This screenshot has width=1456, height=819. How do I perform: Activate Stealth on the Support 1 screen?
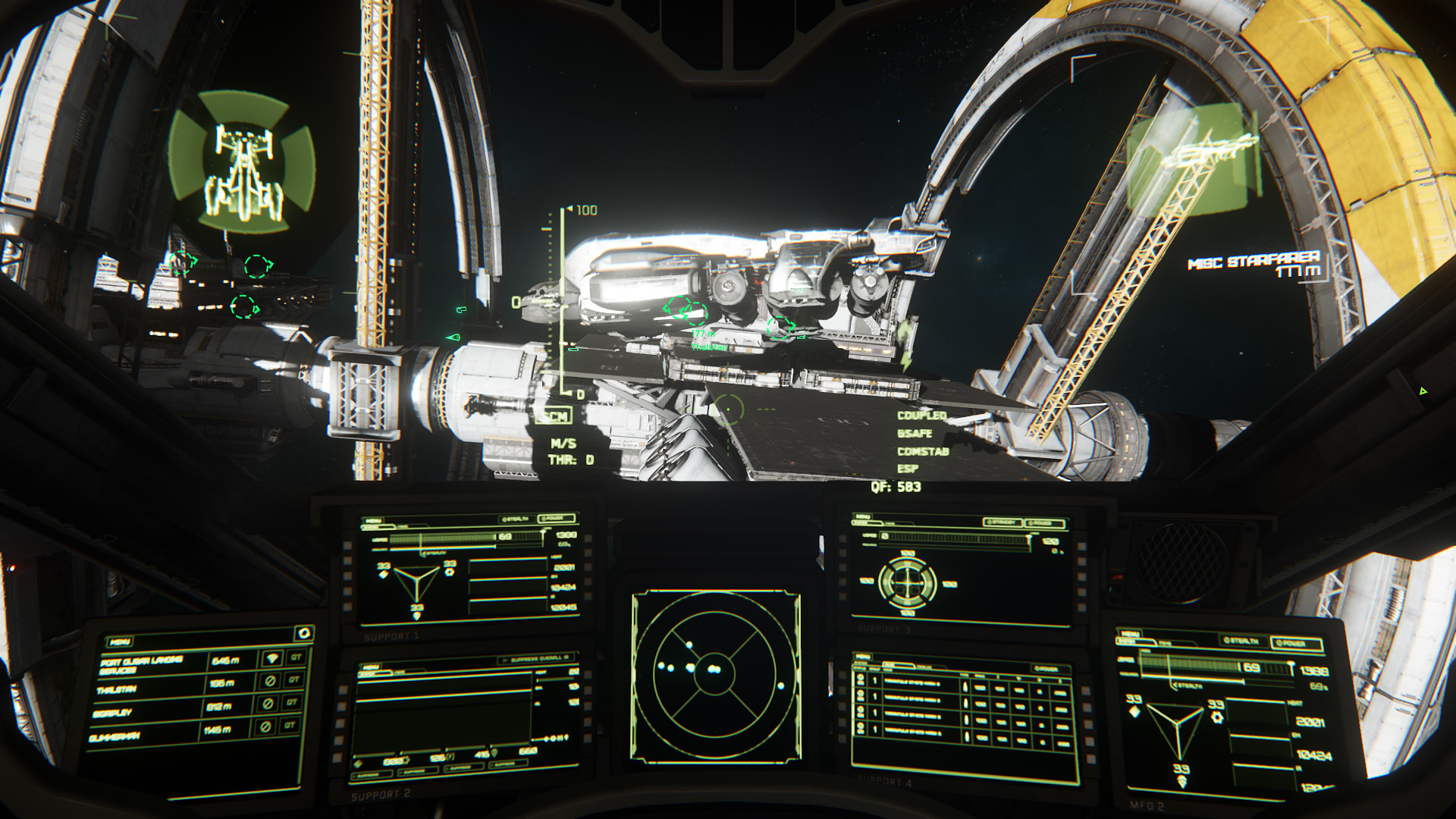click(x=516, y=519)
